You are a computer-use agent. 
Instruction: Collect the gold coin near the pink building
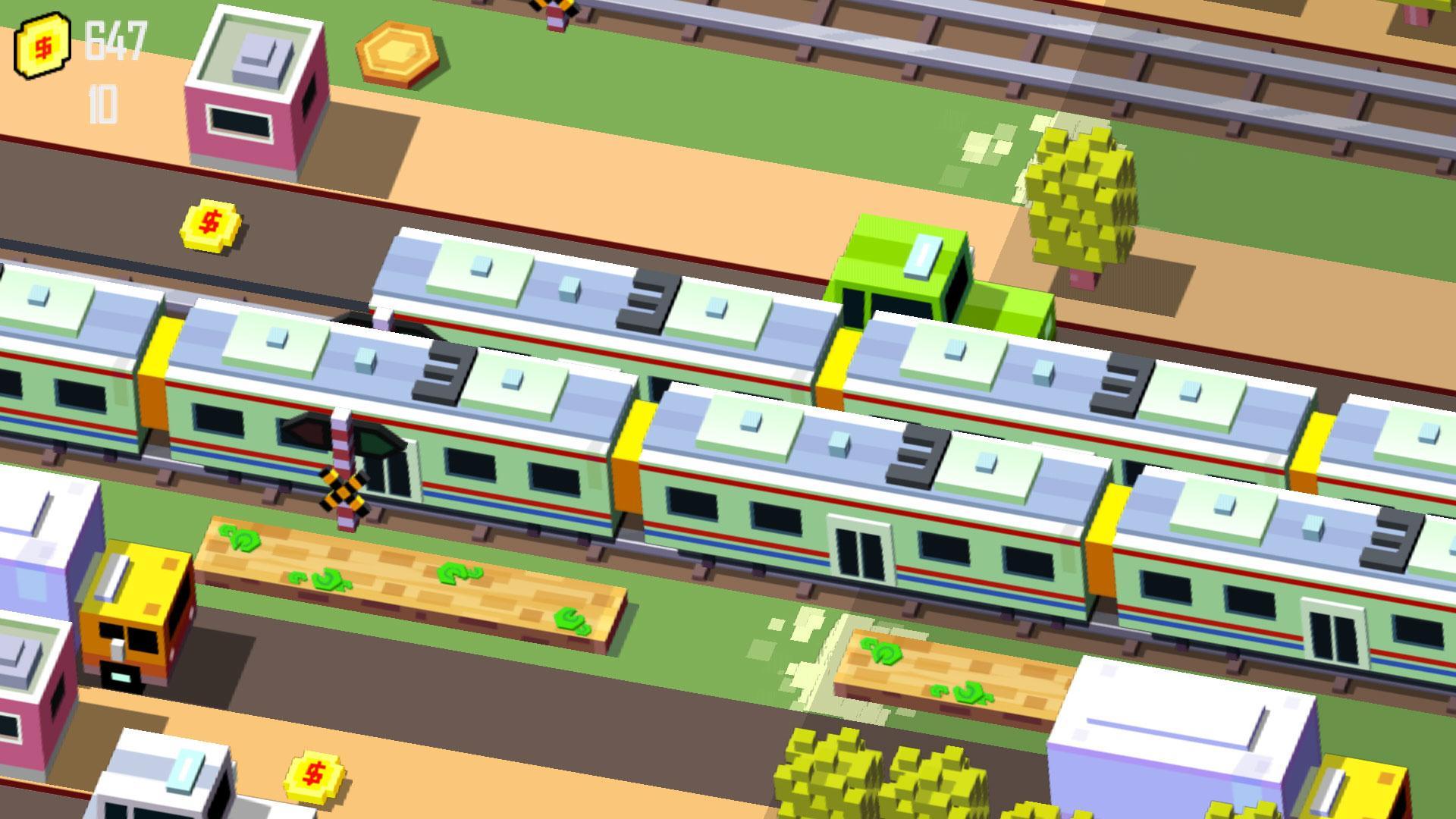coord(209,225)
